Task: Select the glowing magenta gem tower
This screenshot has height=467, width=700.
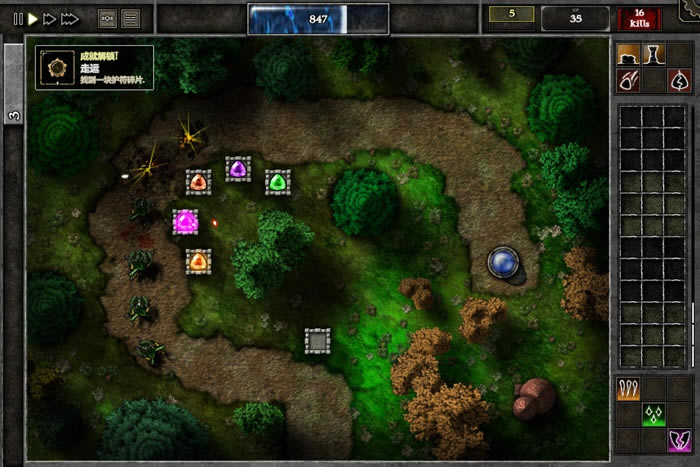Action: click(x=185, y=221)
